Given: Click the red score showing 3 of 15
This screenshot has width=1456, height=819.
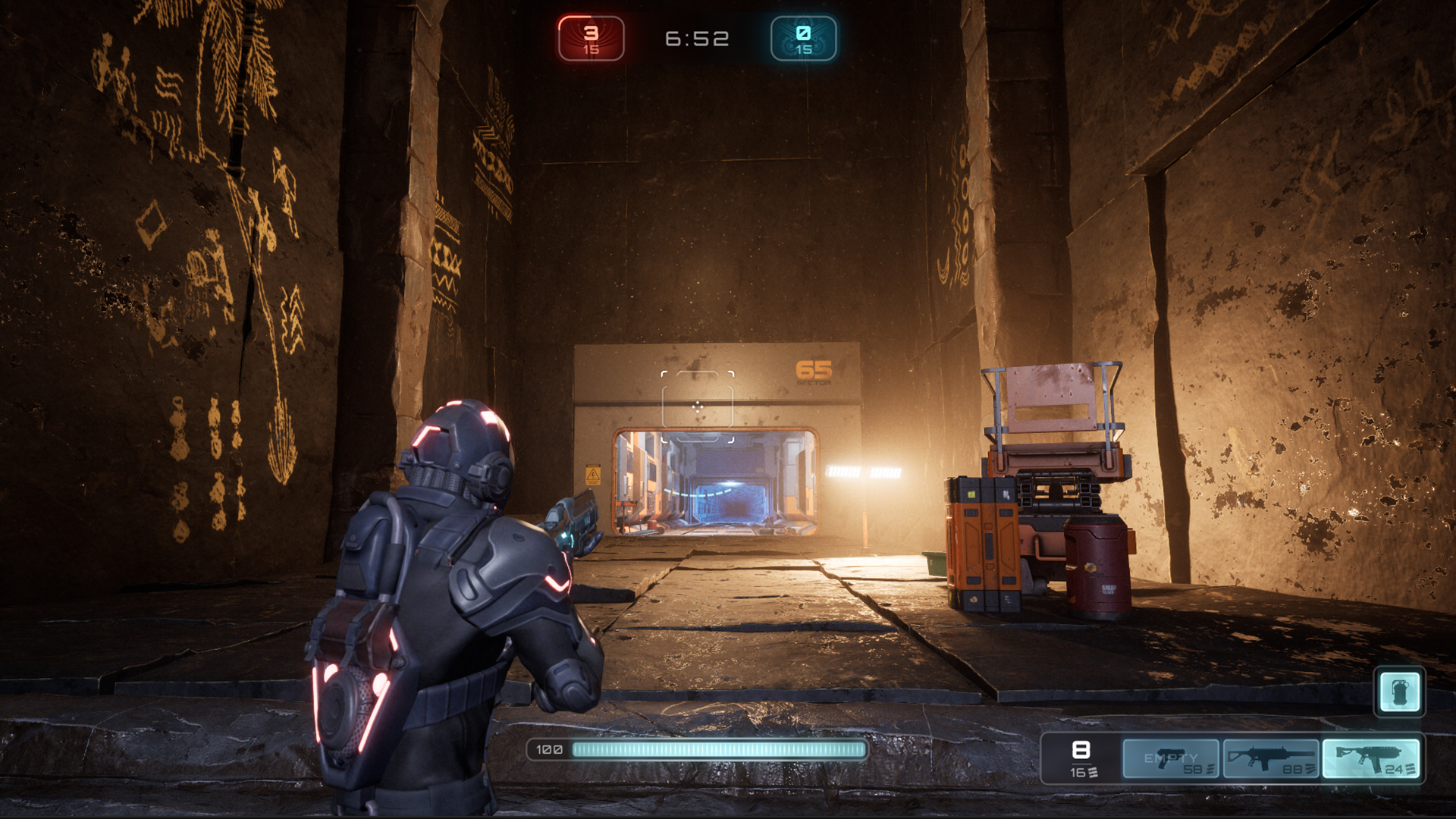Looking at the screenshot, I should point(590,36).
